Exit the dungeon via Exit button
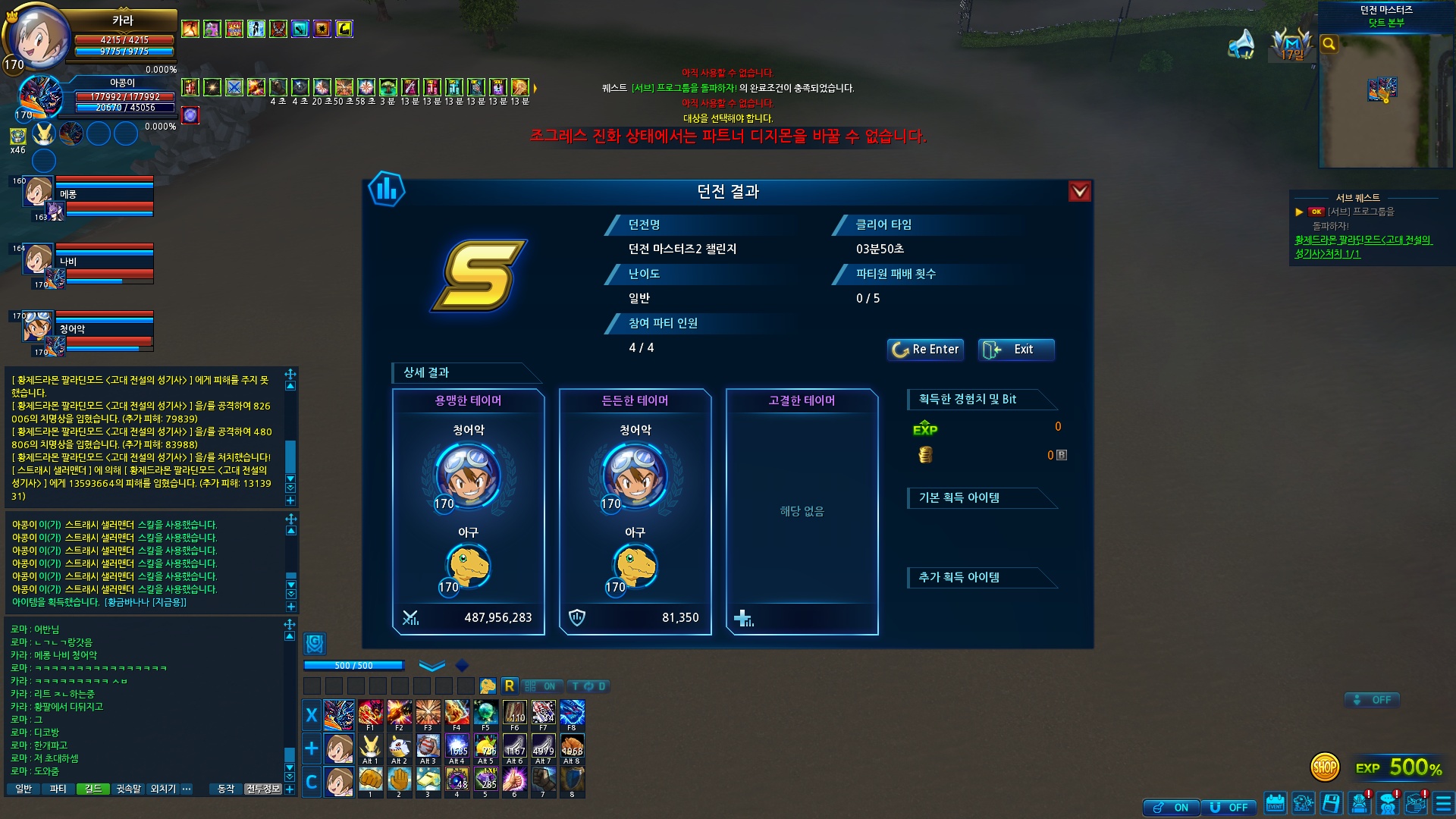Viewport: 1456px width, 819px height. pos(1015,350)
